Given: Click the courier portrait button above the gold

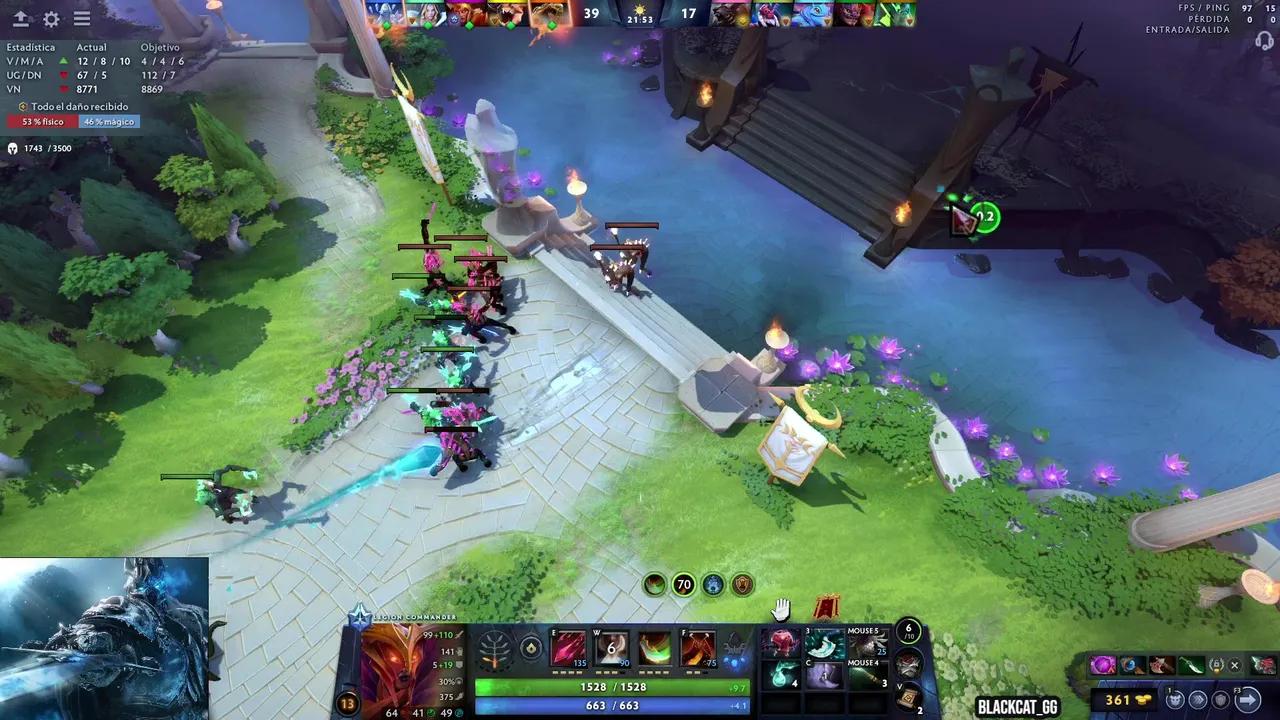Looking at the screenshot, I should coord(1175,700).
